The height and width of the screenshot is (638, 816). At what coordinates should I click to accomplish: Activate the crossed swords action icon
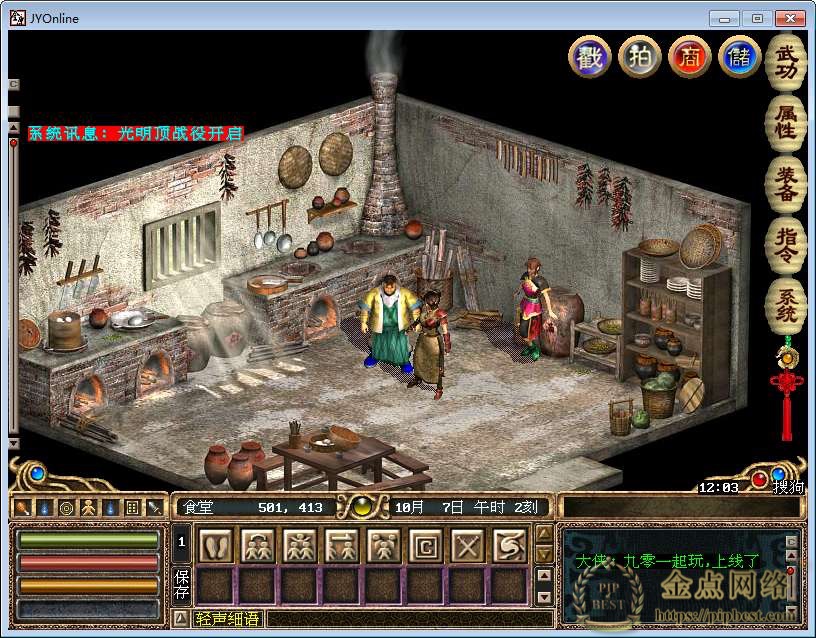pos(467,545)
